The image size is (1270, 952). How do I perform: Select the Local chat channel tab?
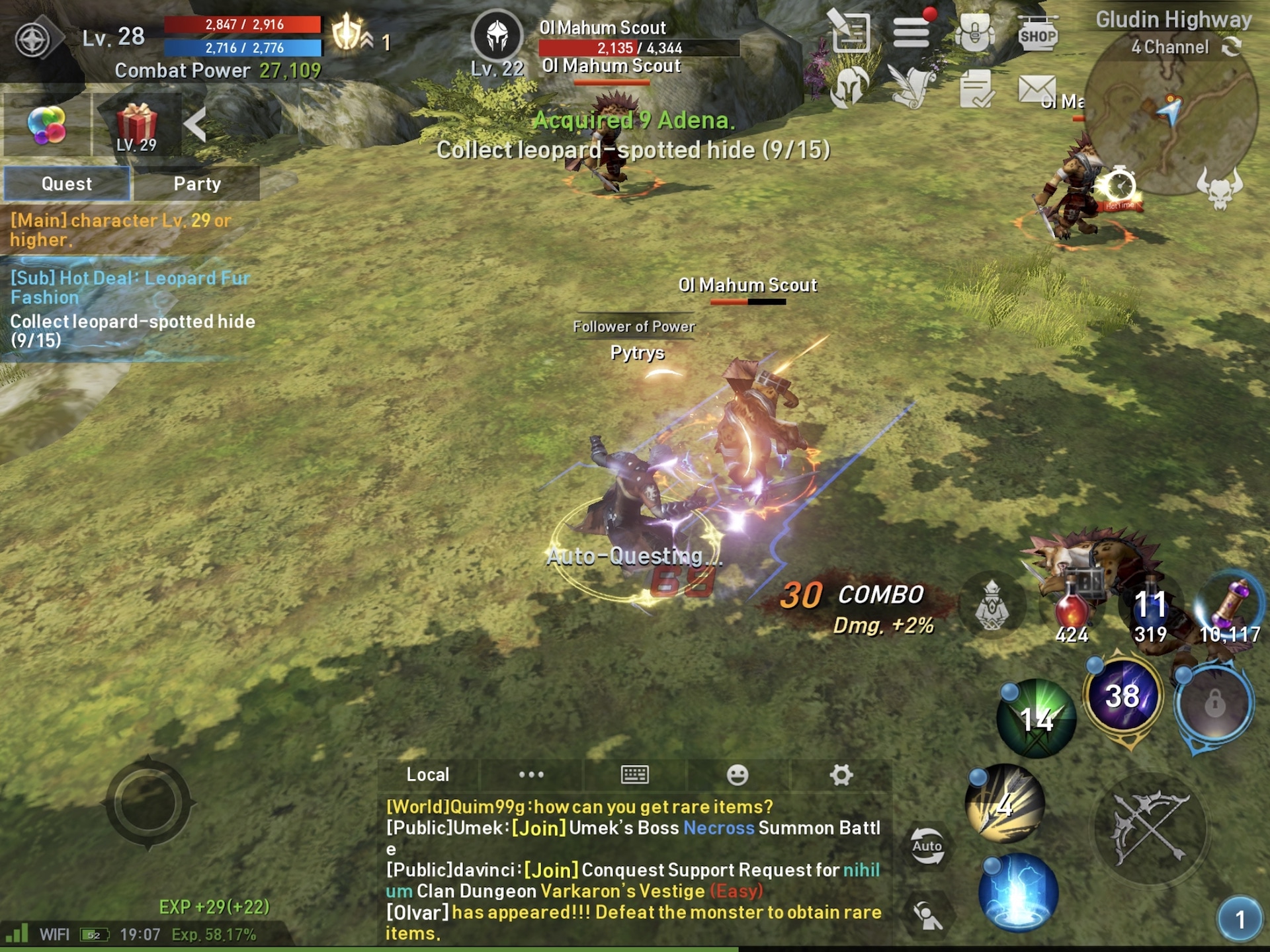(428, 774)
